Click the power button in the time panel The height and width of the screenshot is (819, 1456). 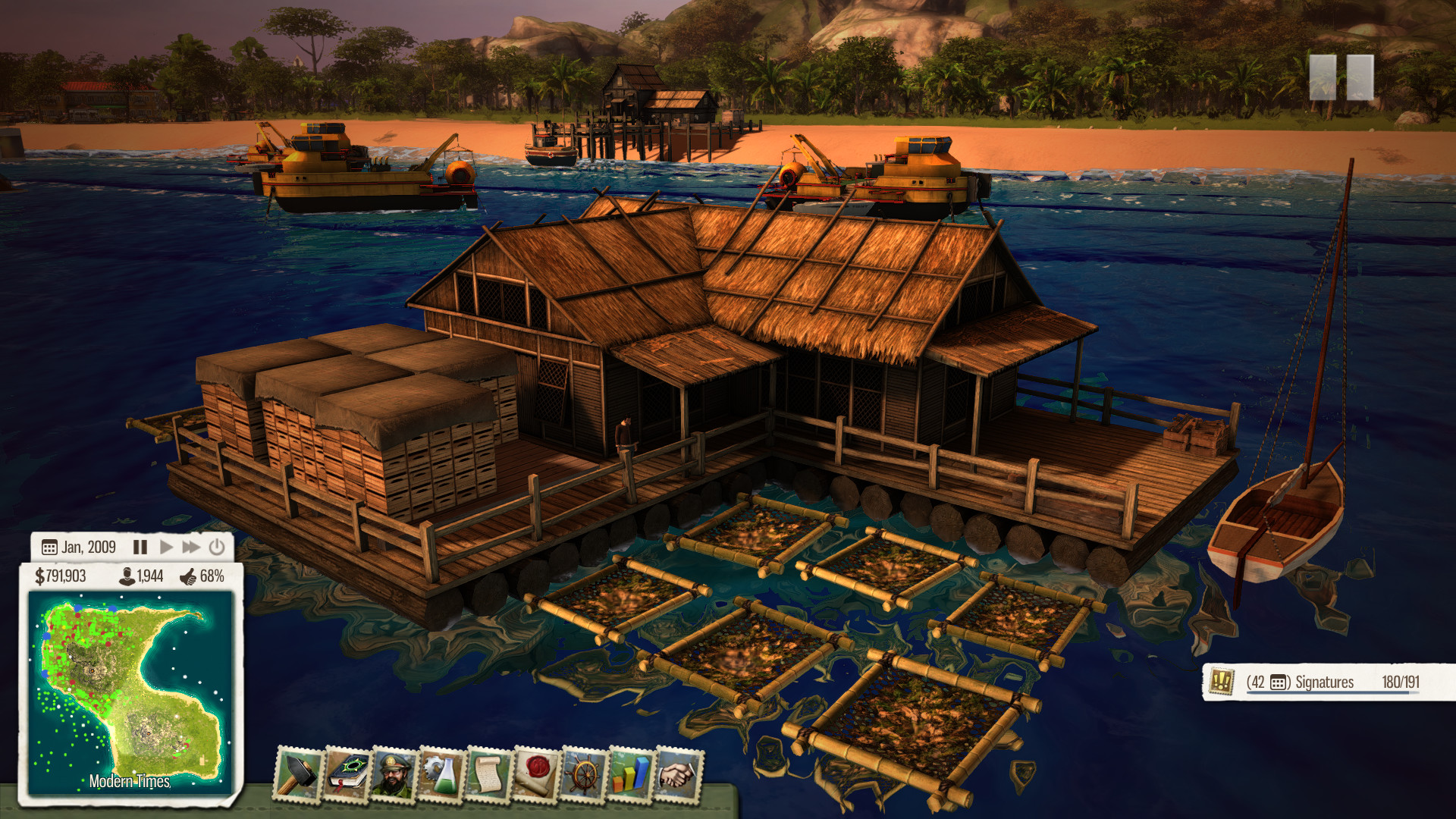pyautogui.click(x=217, y=546)
